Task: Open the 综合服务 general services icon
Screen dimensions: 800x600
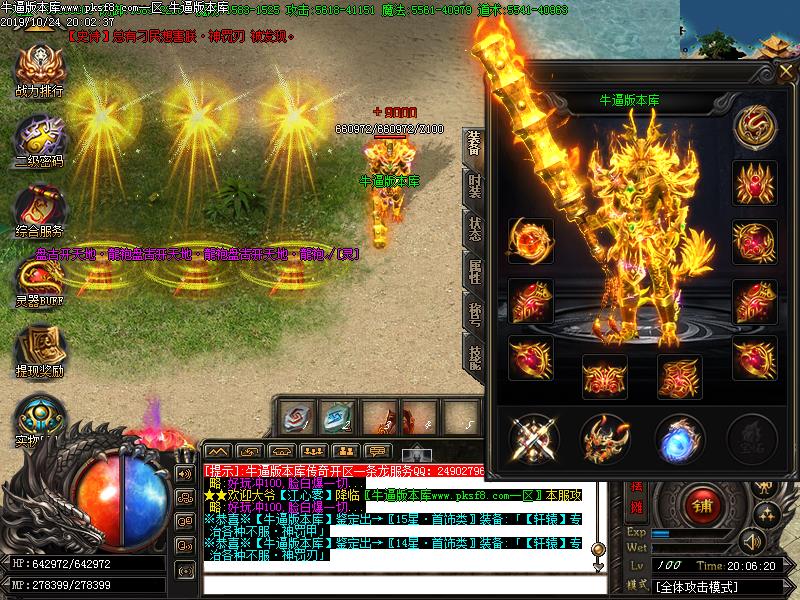Action: [39, 210]
